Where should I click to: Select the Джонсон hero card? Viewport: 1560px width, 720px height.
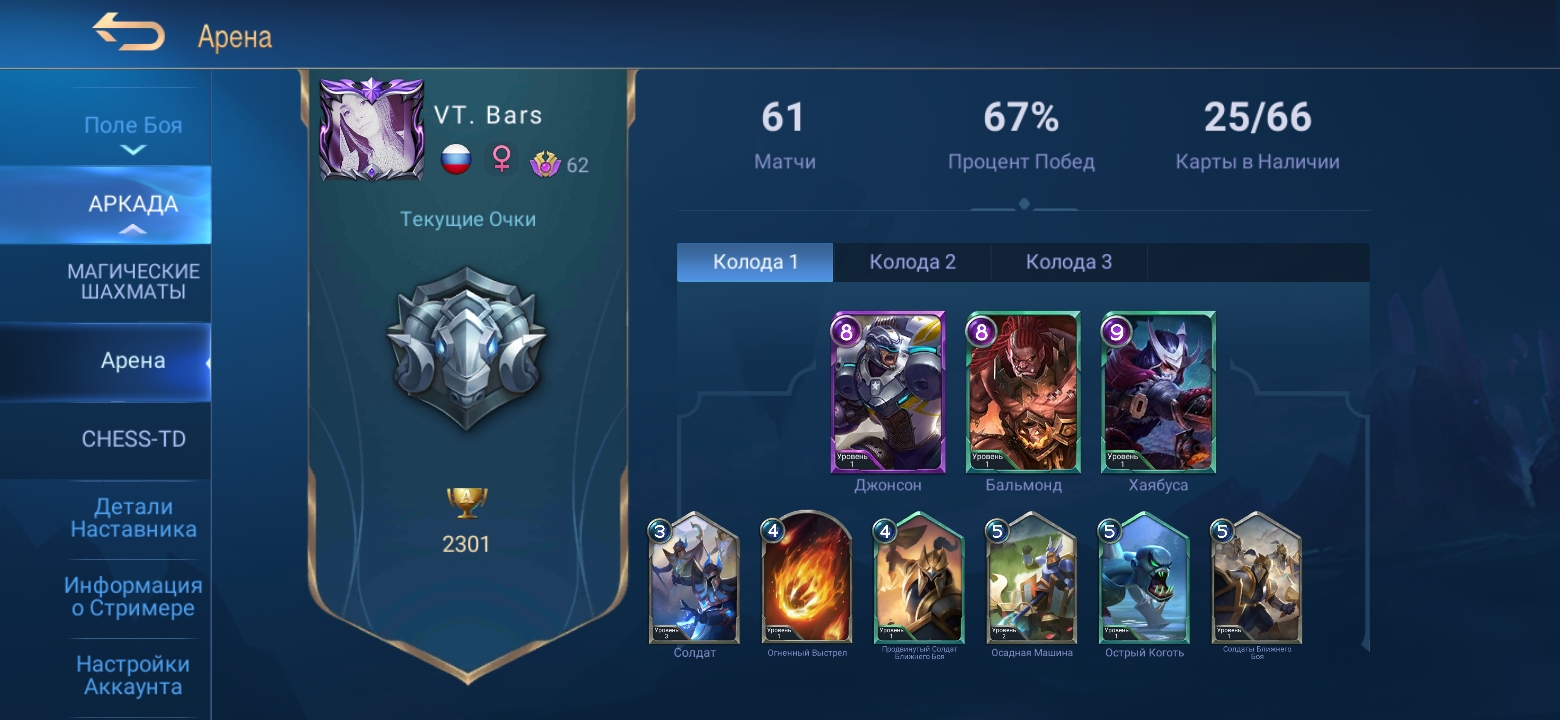pos(888,393)
